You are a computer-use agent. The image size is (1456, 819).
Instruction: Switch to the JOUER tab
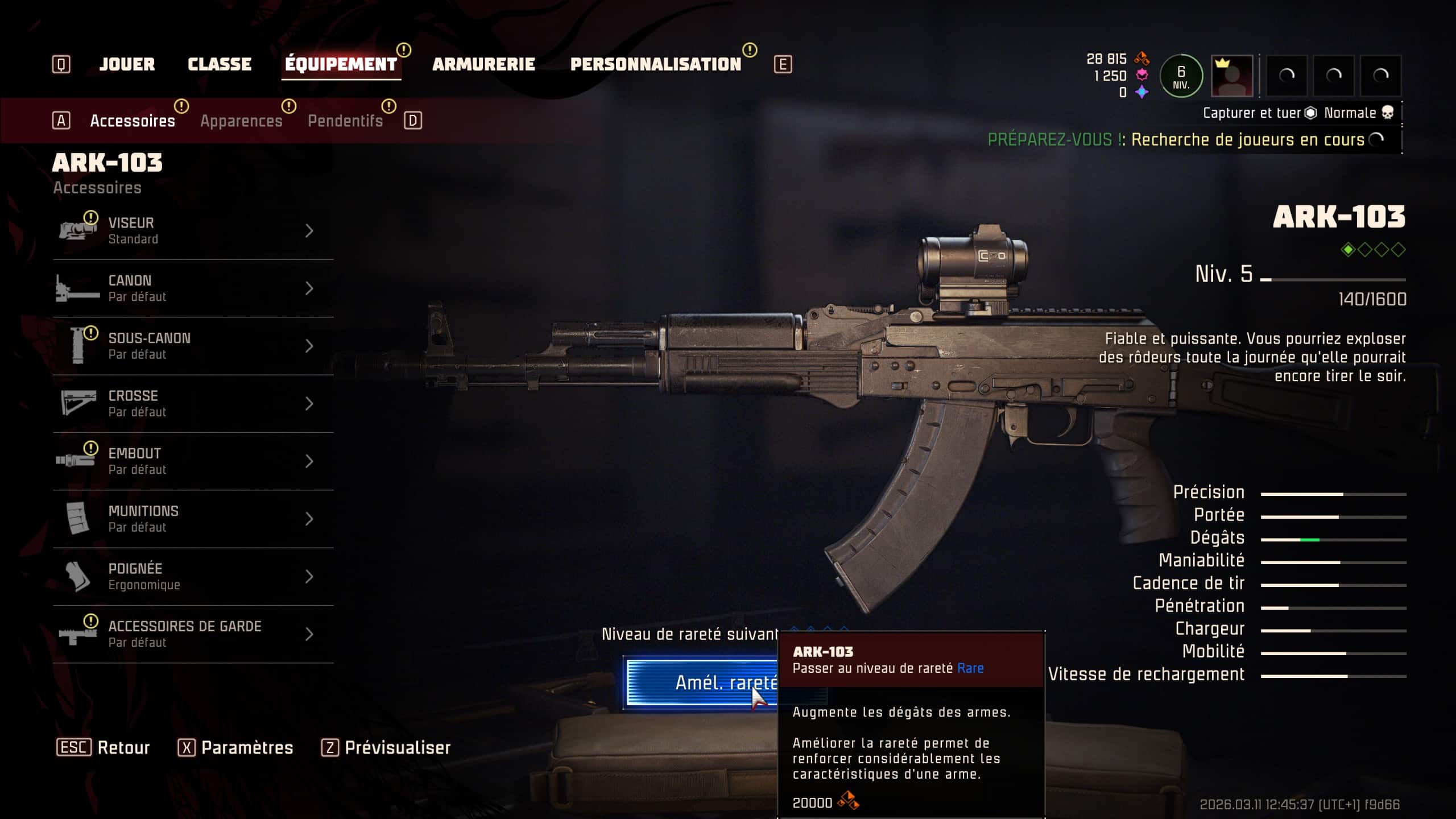127,64
